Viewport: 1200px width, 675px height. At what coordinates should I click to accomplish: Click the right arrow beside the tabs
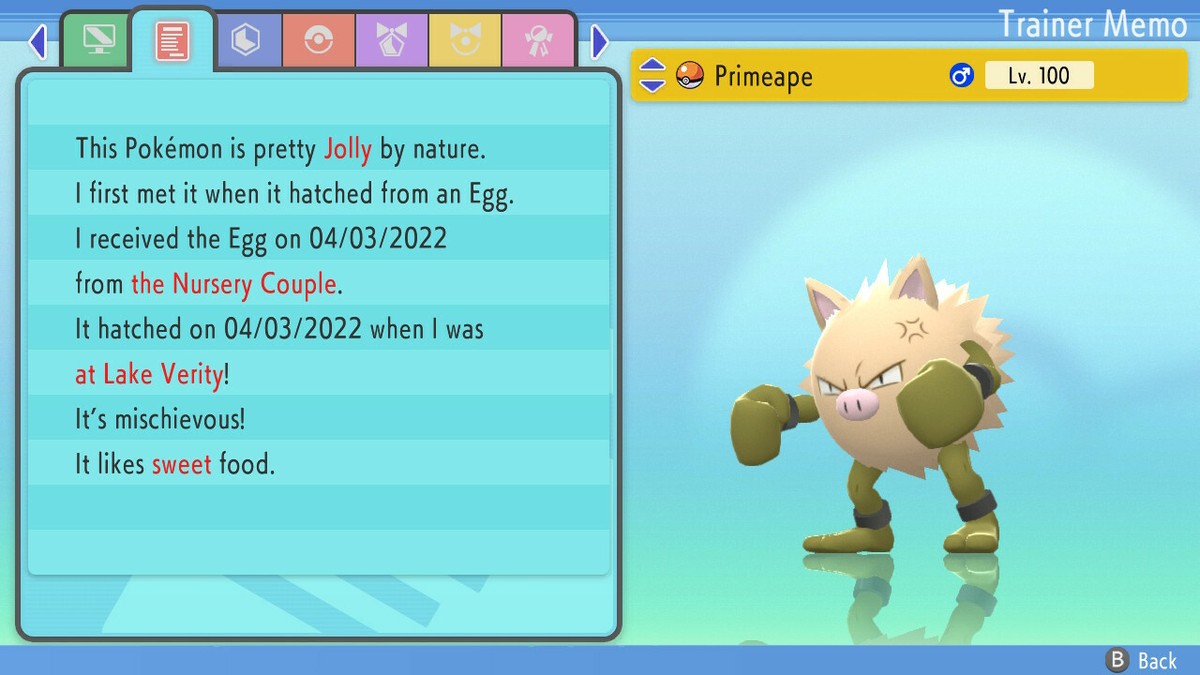click(600, 42)
